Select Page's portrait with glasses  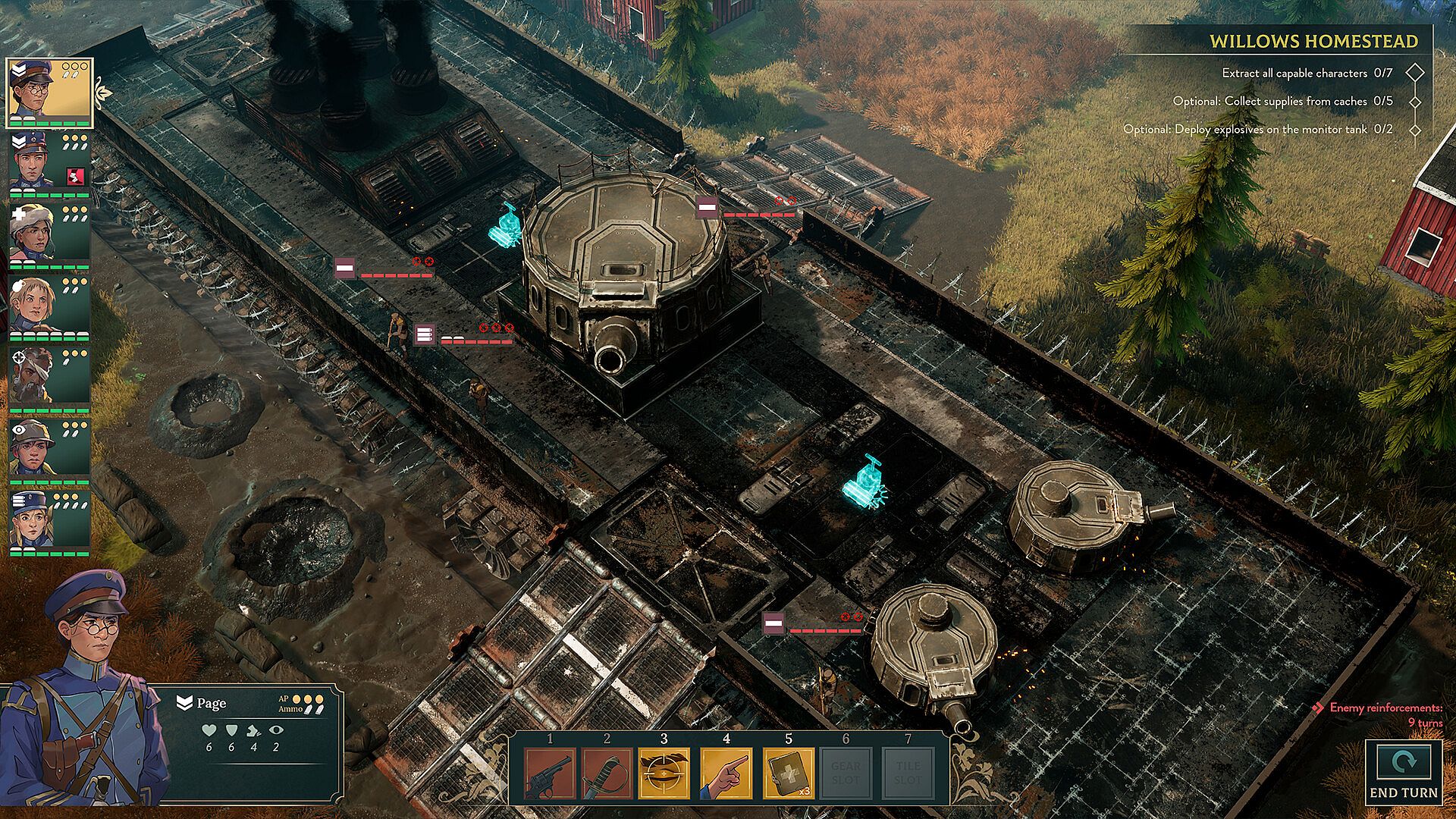pyautogui.click(x=49, y=93)
